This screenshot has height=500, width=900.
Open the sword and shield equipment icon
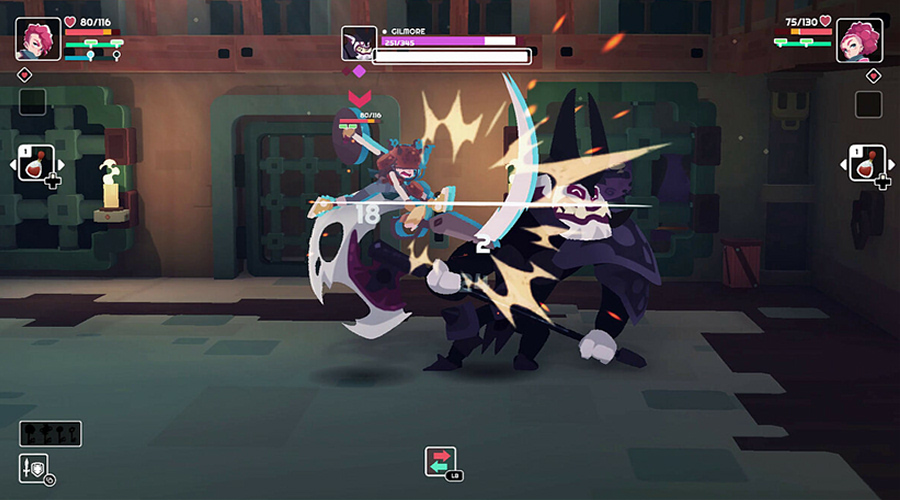click(33, 467)
